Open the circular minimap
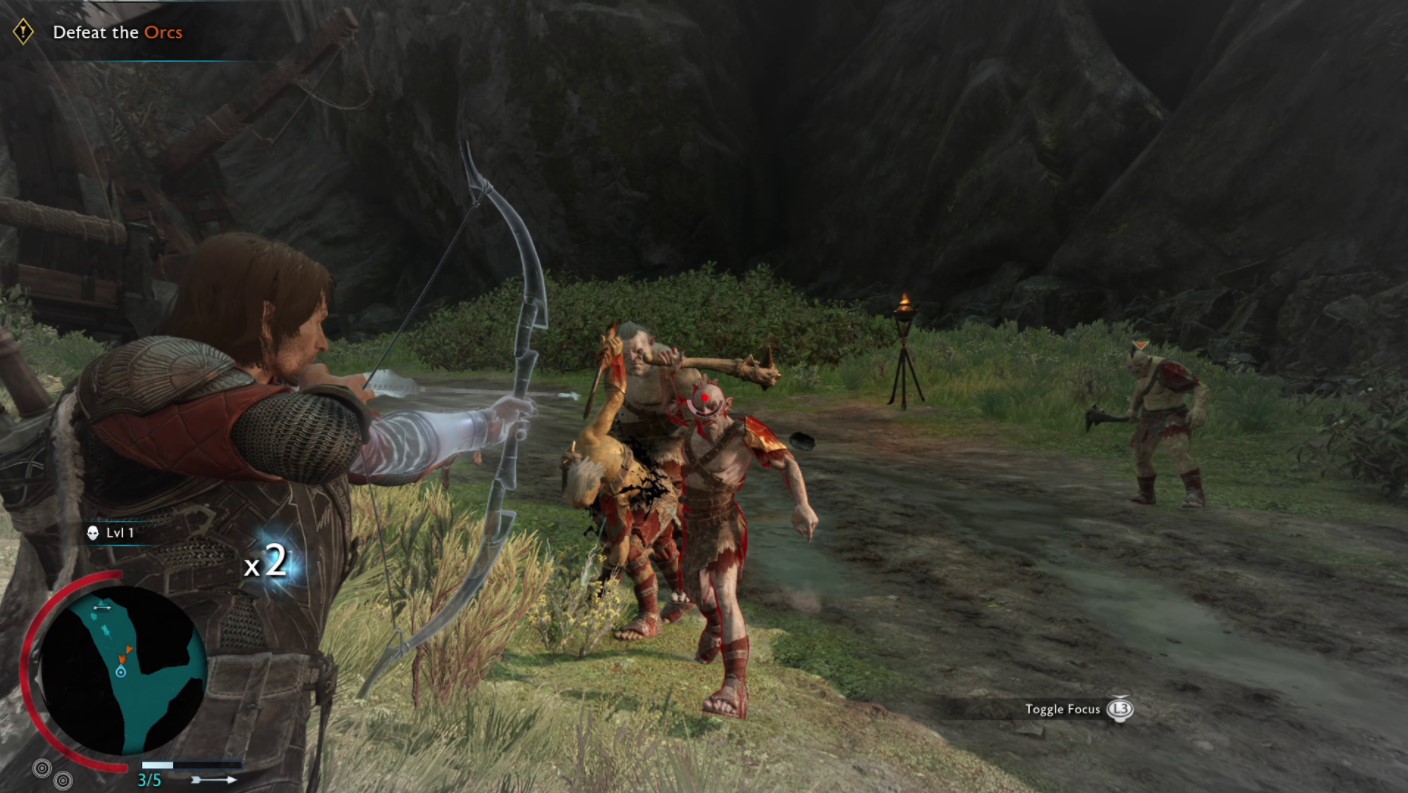This screenshot has height=793, width=1408. click(122, 668)
